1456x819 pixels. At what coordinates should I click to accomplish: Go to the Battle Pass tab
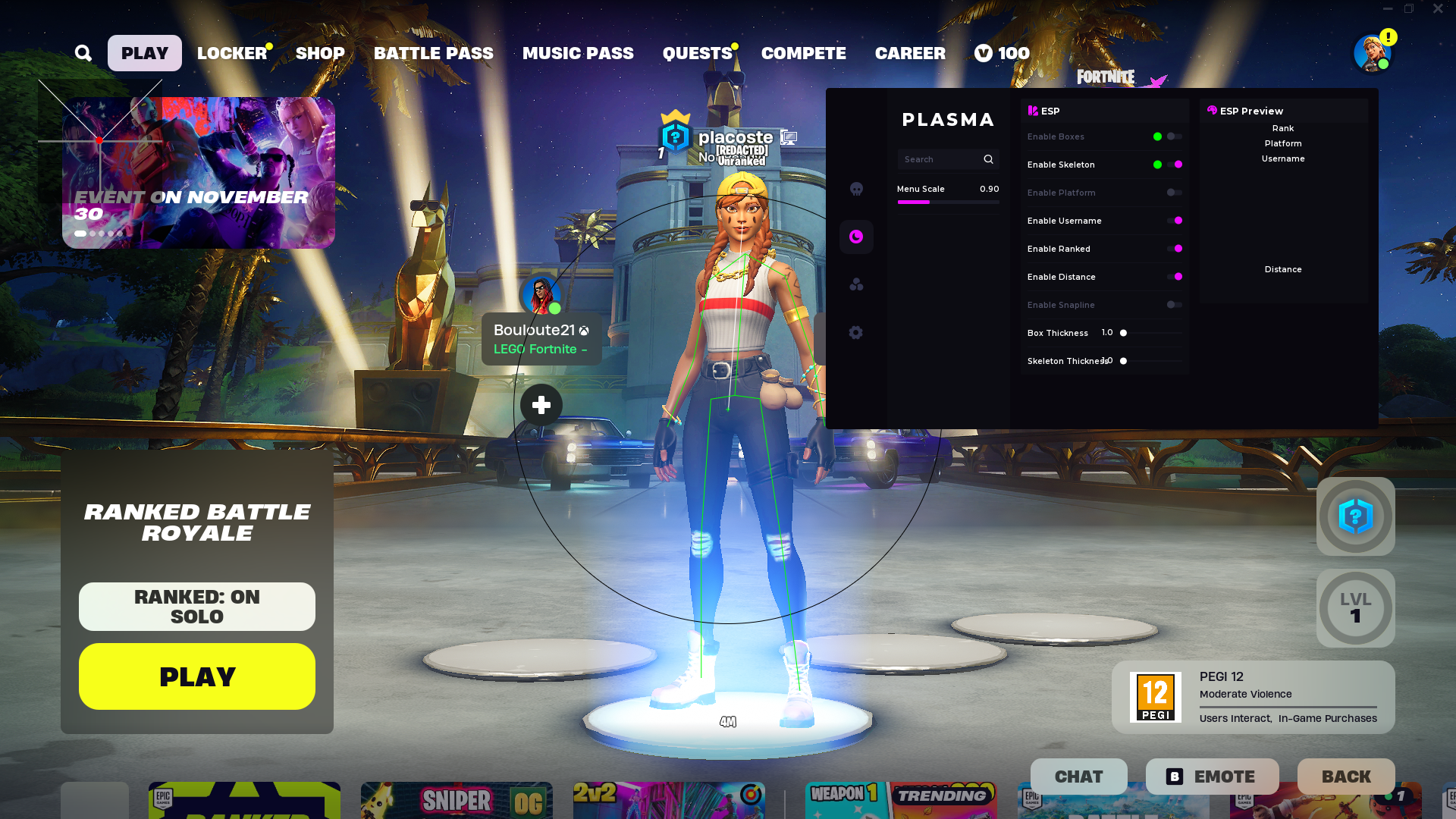[x=433, y=53]
